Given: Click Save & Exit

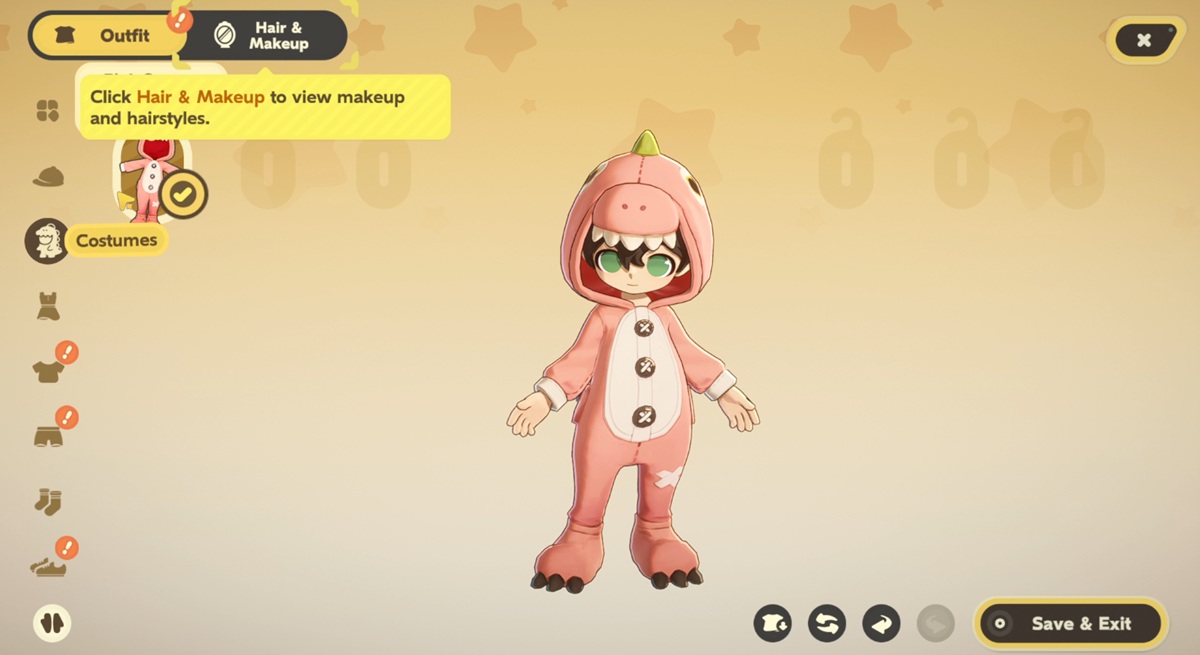Looking at the screenshot, I should [x=1069, y=624].
